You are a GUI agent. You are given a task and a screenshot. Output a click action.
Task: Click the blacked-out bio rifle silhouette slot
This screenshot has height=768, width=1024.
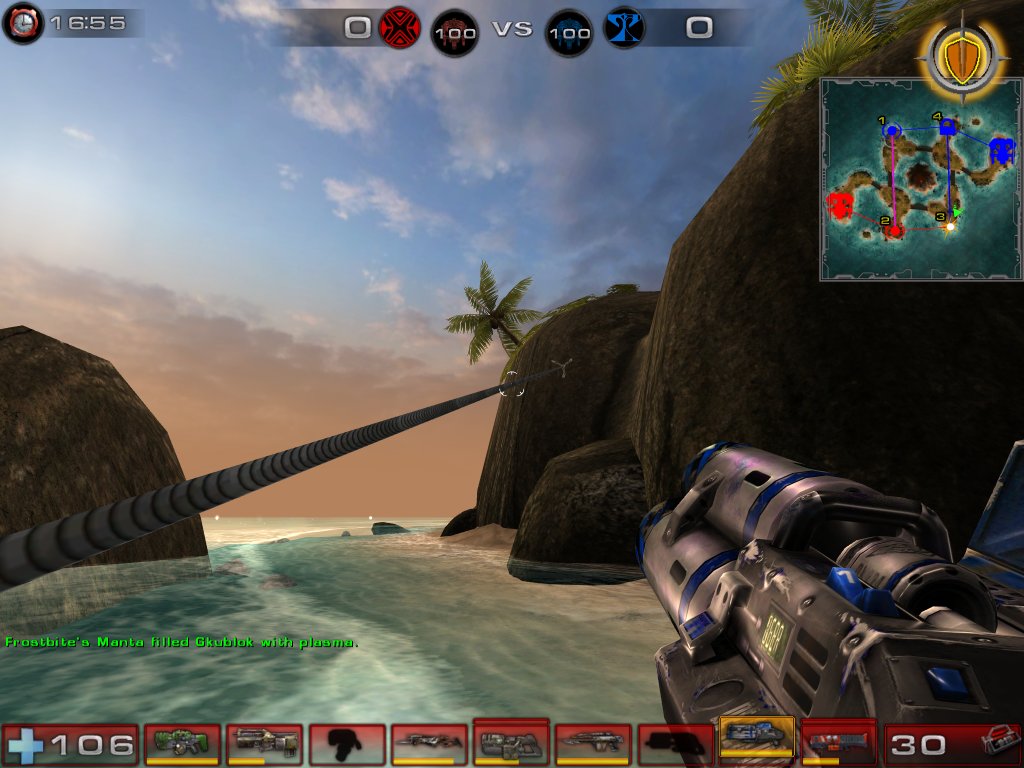(347, 744)
